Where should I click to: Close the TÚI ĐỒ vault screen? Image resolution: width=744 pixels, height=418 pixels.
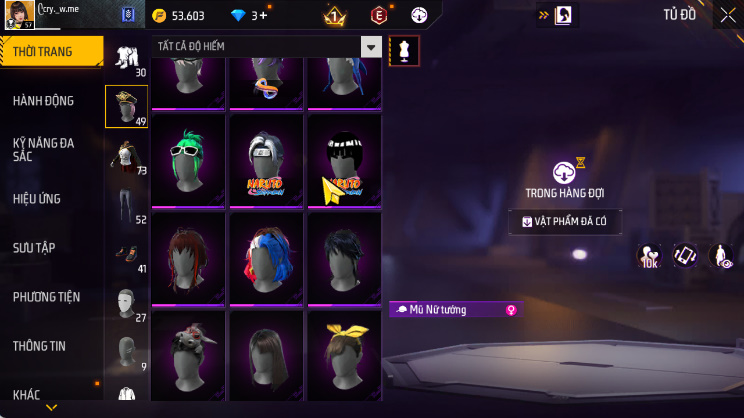click(x=727, y=15)
